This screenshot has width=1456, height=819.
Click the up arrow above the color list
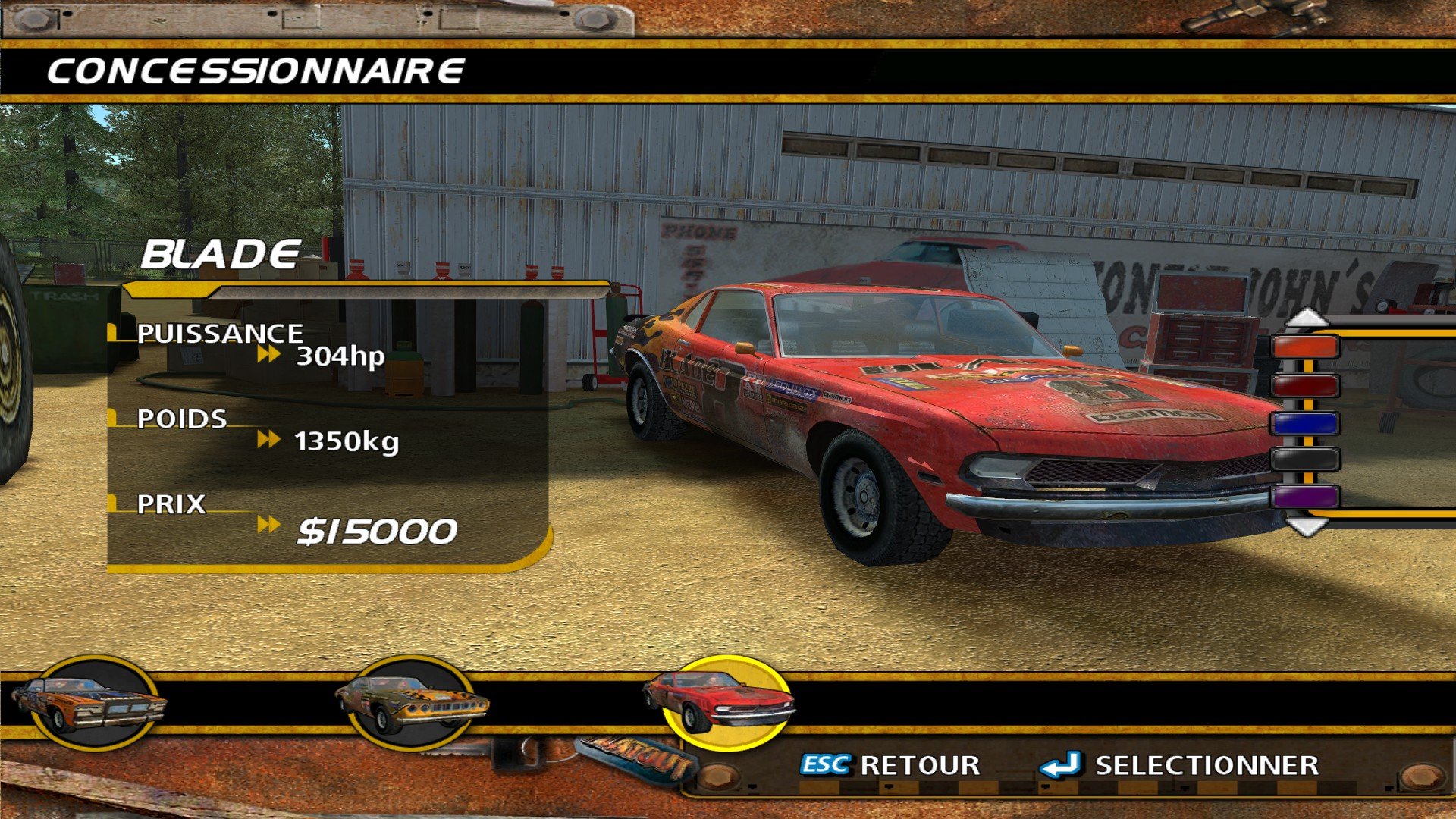(1307, 318)
